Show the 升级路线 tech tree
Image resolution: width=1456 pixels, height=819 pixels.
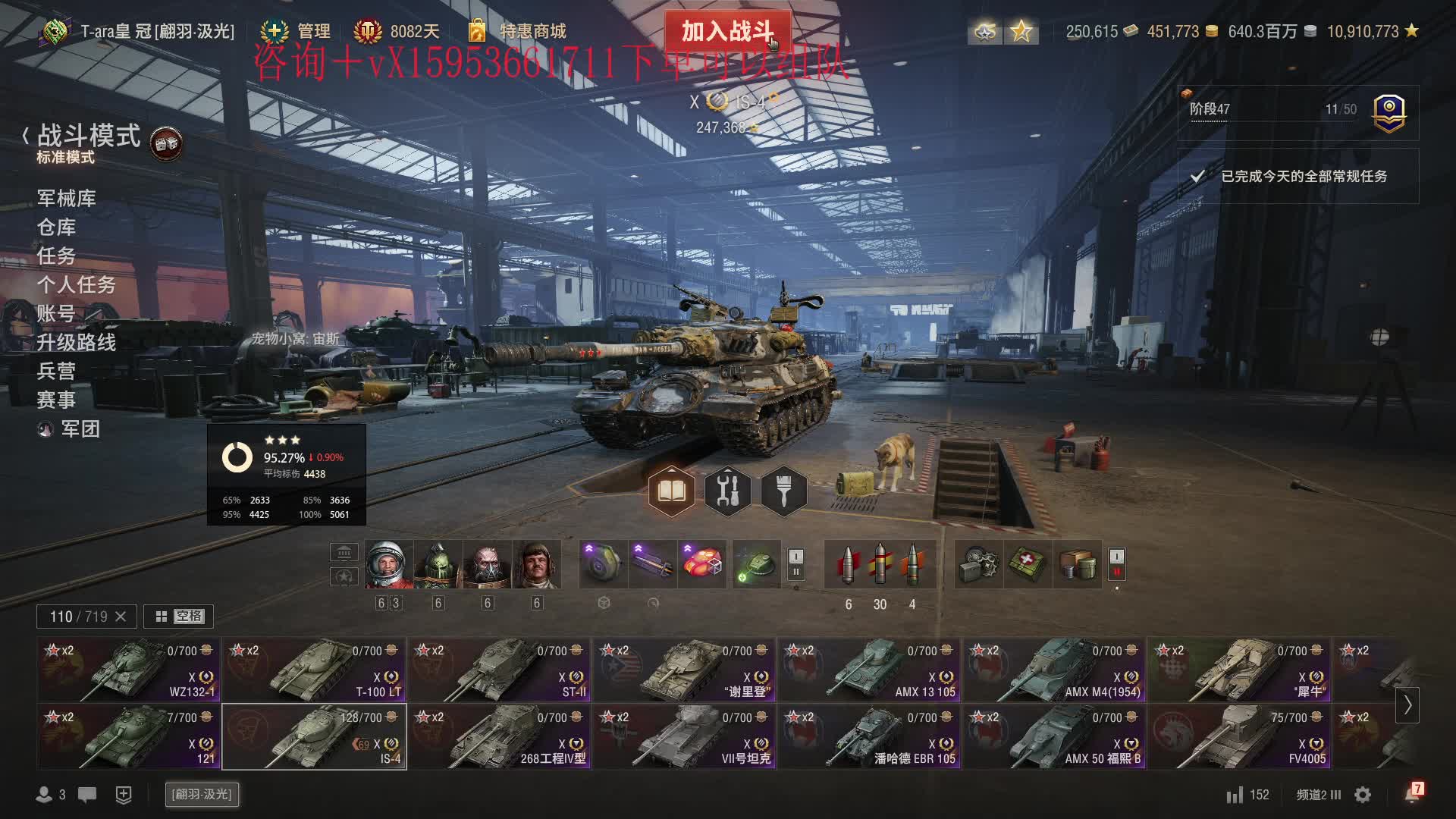(x=77, y=343)
